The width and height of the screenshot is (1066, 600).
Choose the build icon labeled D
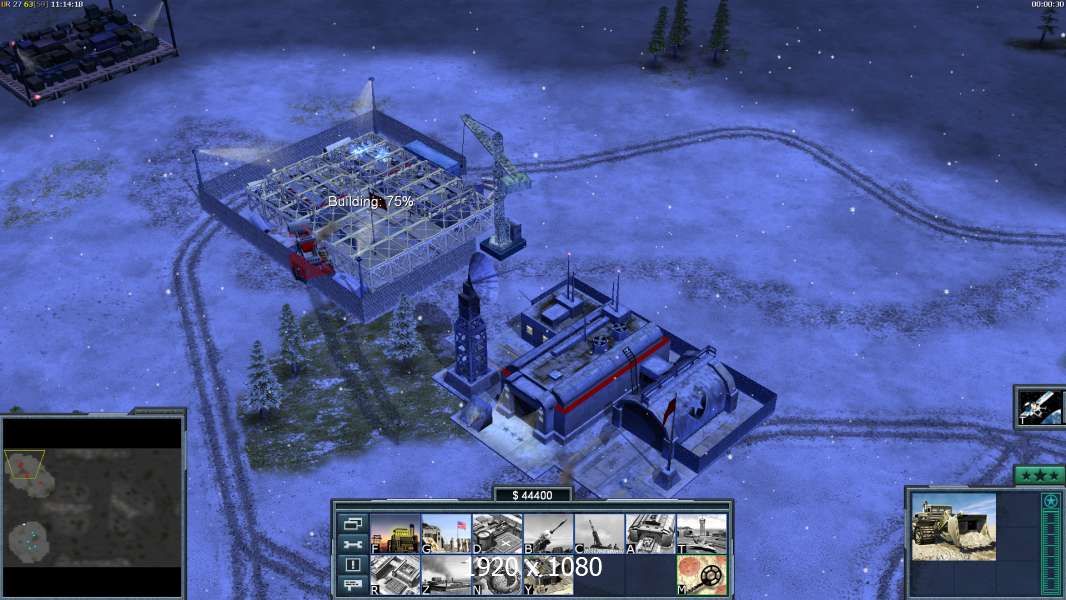click(x=497, y=533)
